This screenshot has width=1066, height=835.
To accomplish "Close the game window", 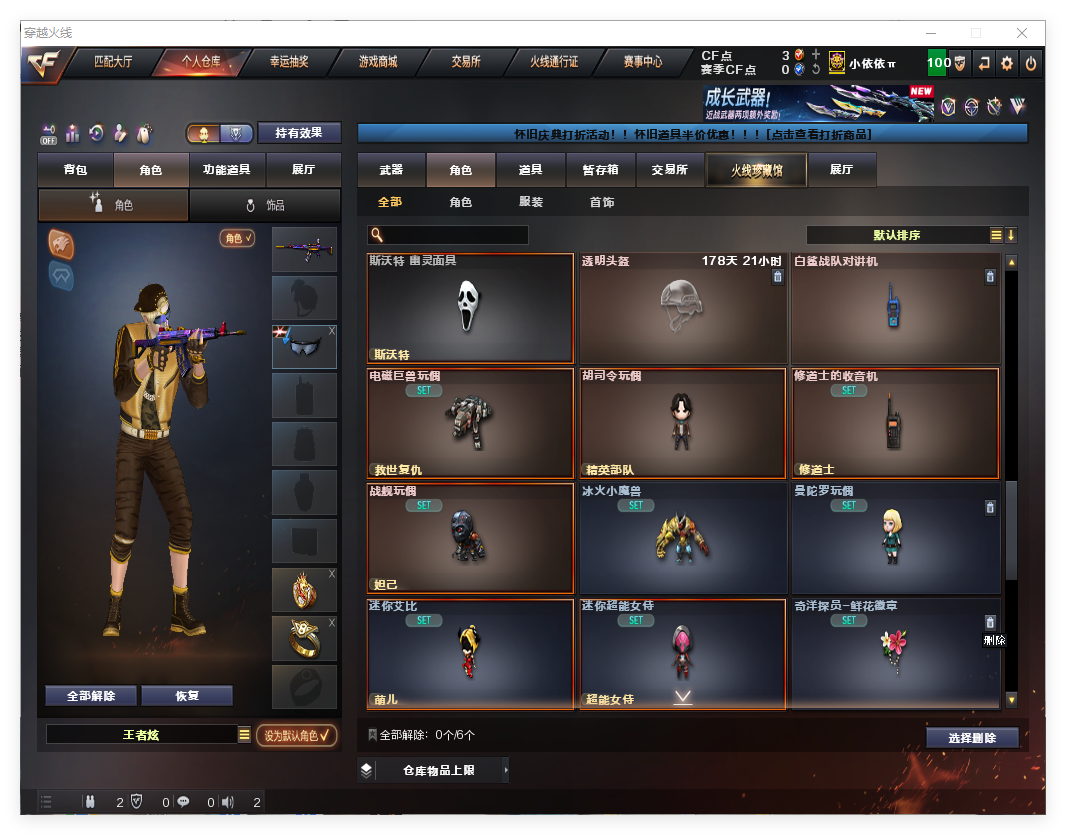I will 1022,33.
